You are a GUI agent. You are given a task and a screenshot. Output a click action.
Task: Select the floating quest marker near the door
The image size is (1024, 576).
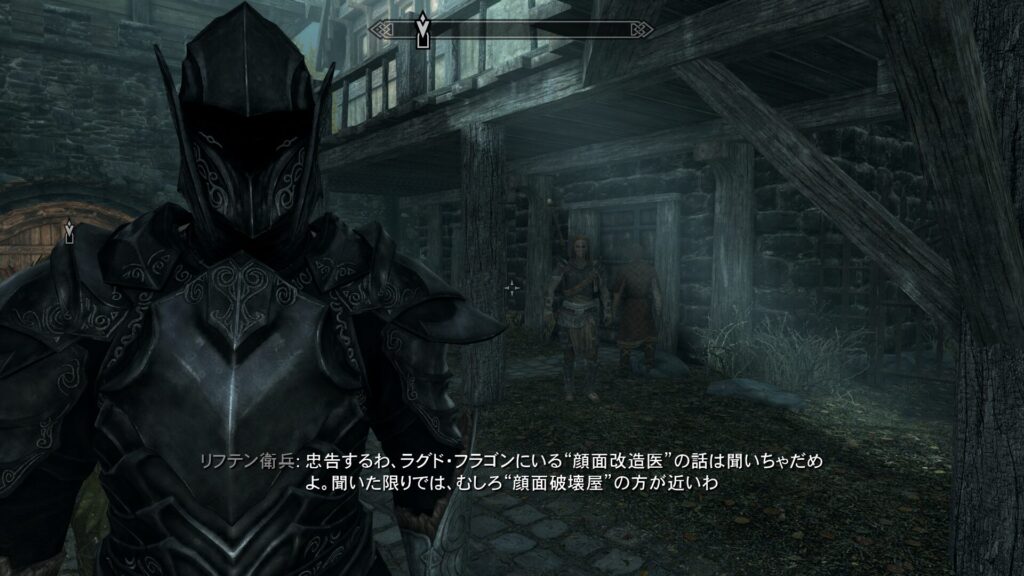point(68,233)
